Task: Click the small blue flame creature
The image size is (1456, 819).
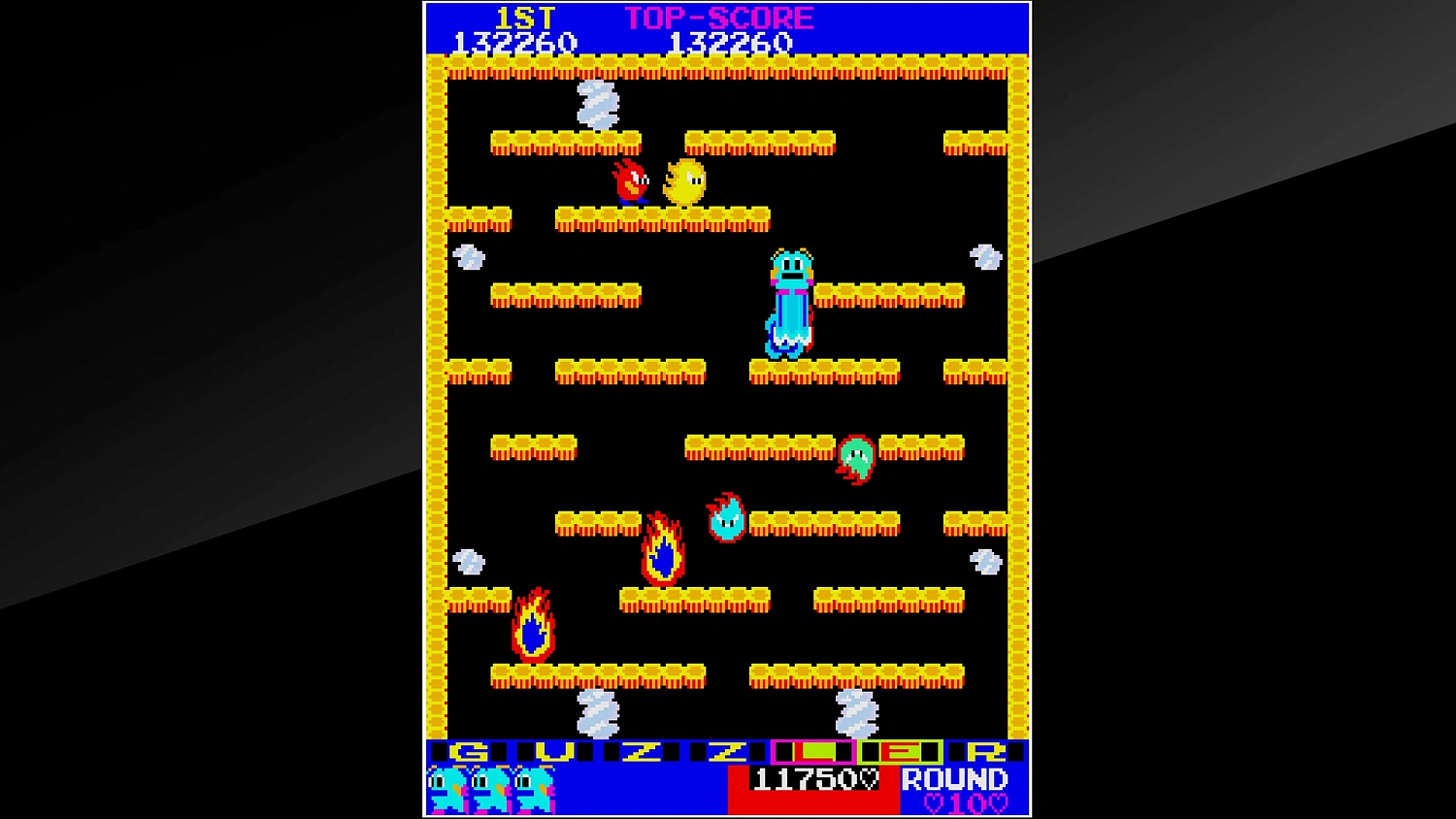Action: (x=724, y=517)
